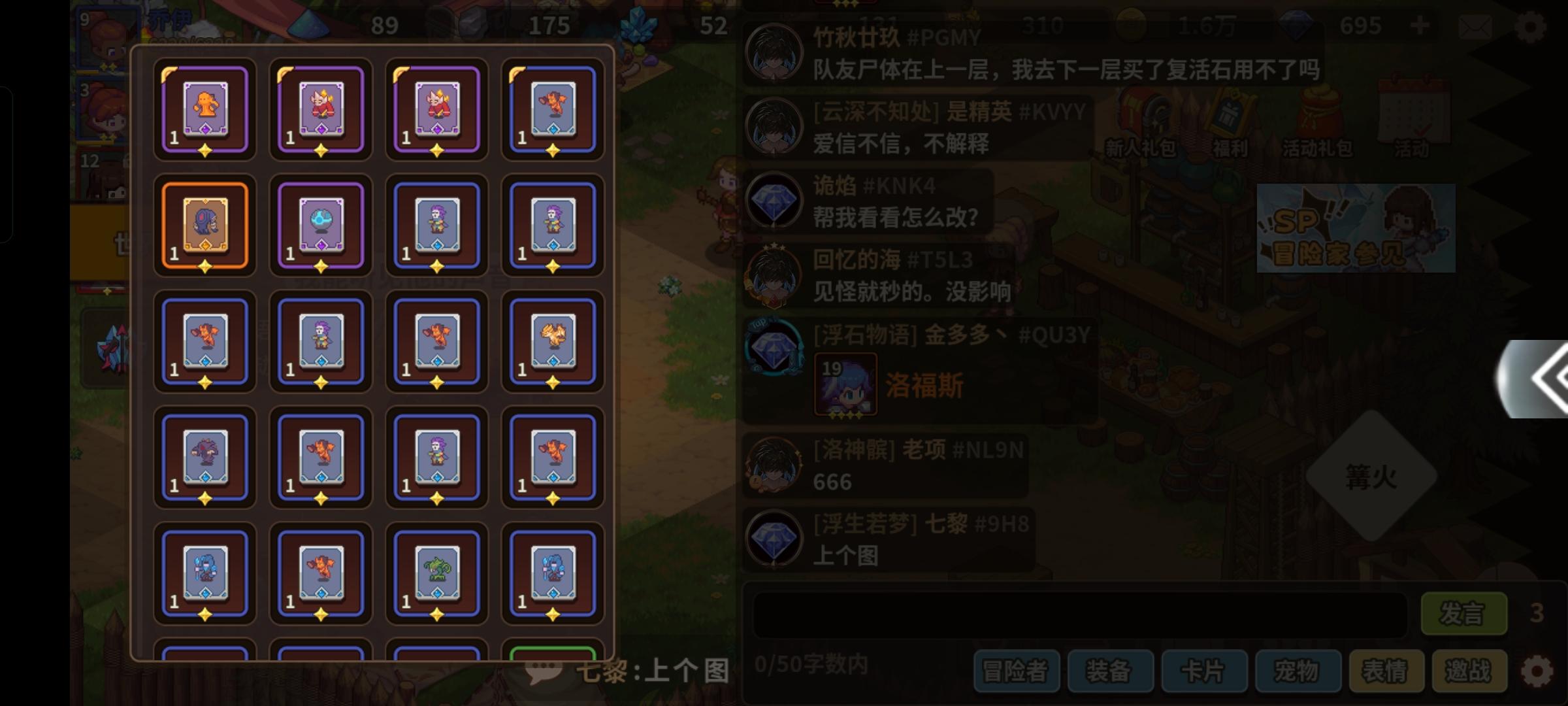Image resolution: width=1568 pixels, height=706 pixels.
Task: Select the orange-bordered card in the grid
Action: point(204,226)
